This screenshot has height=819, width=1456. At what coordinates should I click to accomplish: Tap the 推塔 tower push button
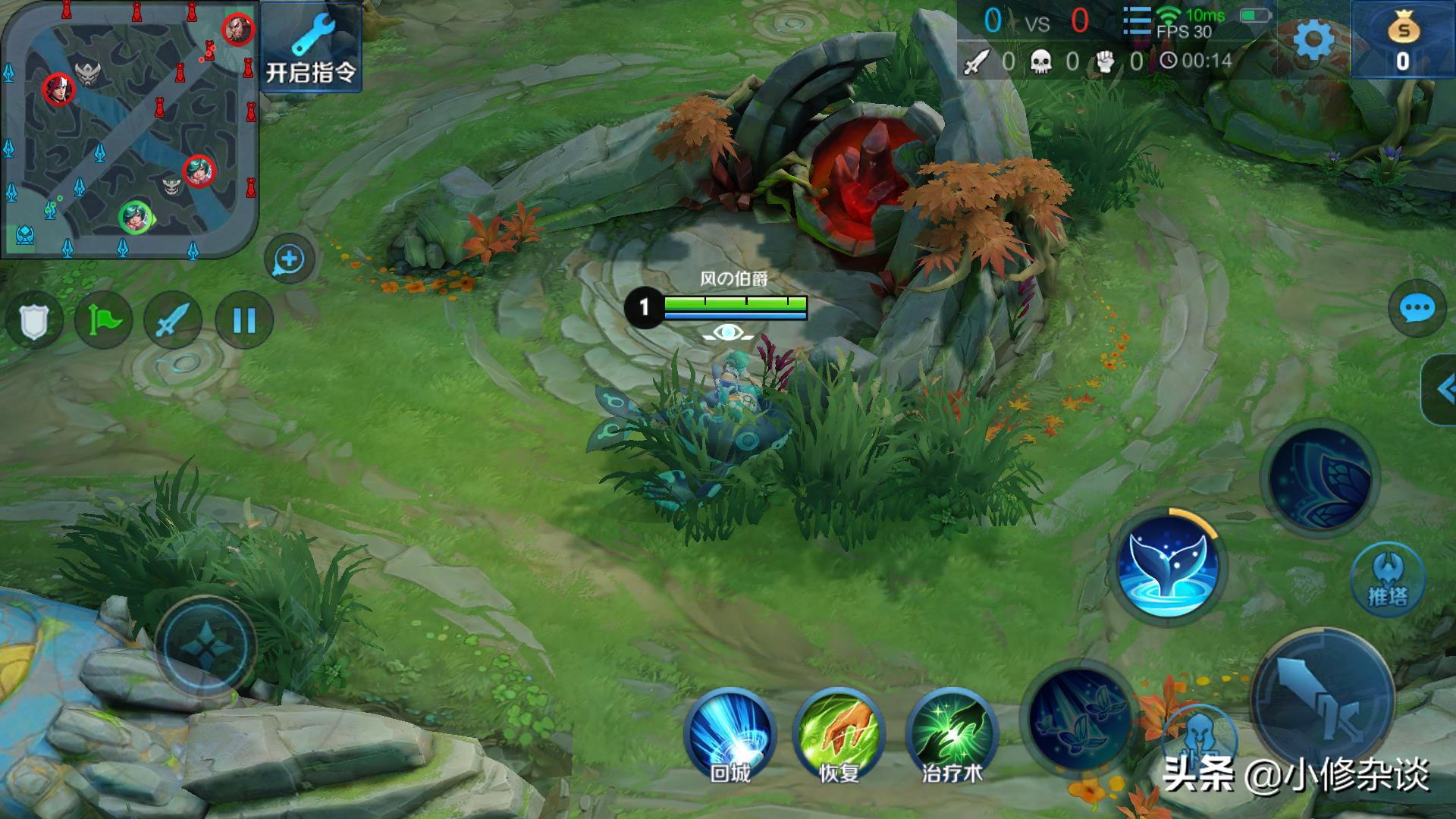pos(1388,579)
